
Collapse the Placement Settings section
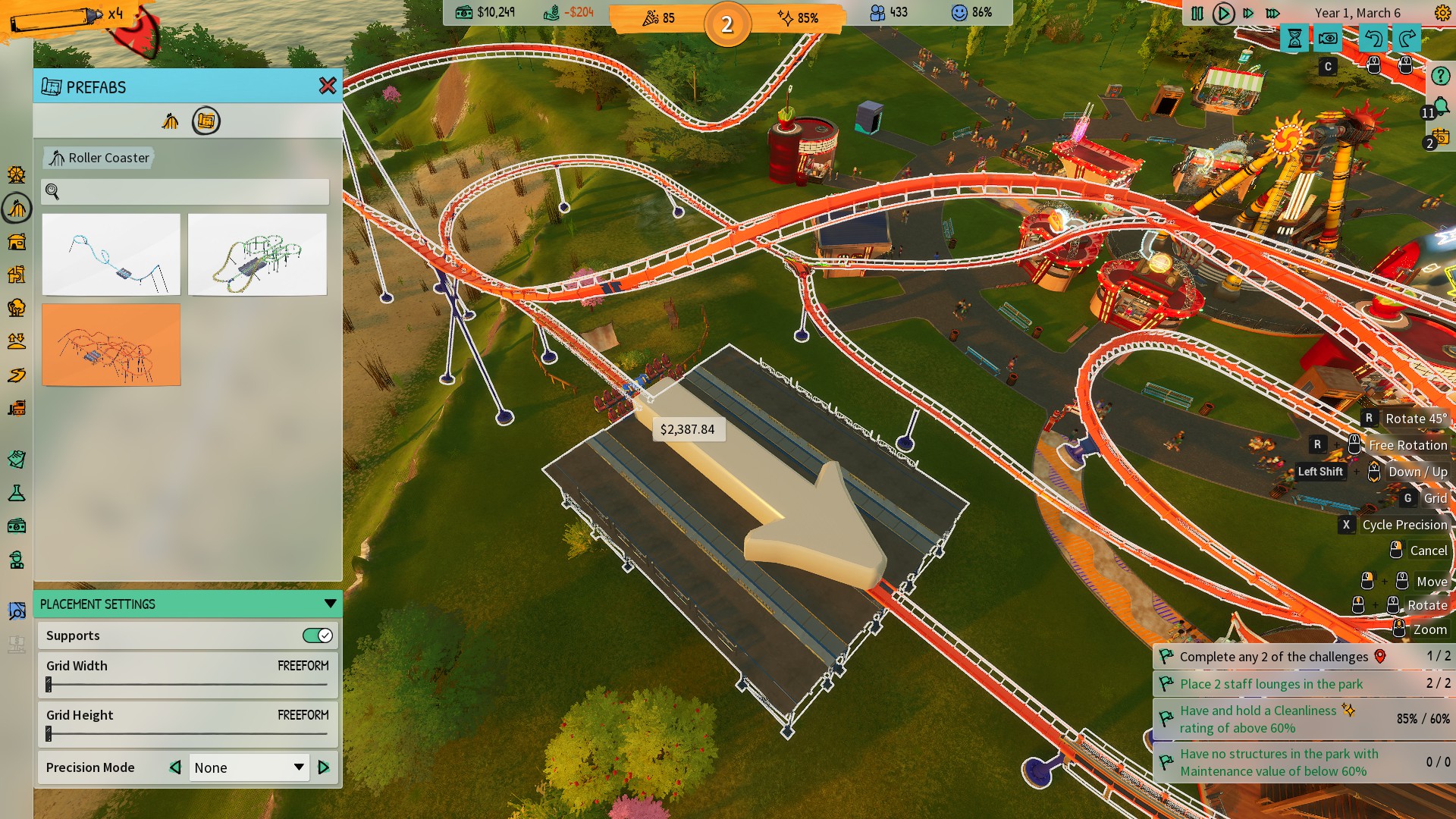330,604
